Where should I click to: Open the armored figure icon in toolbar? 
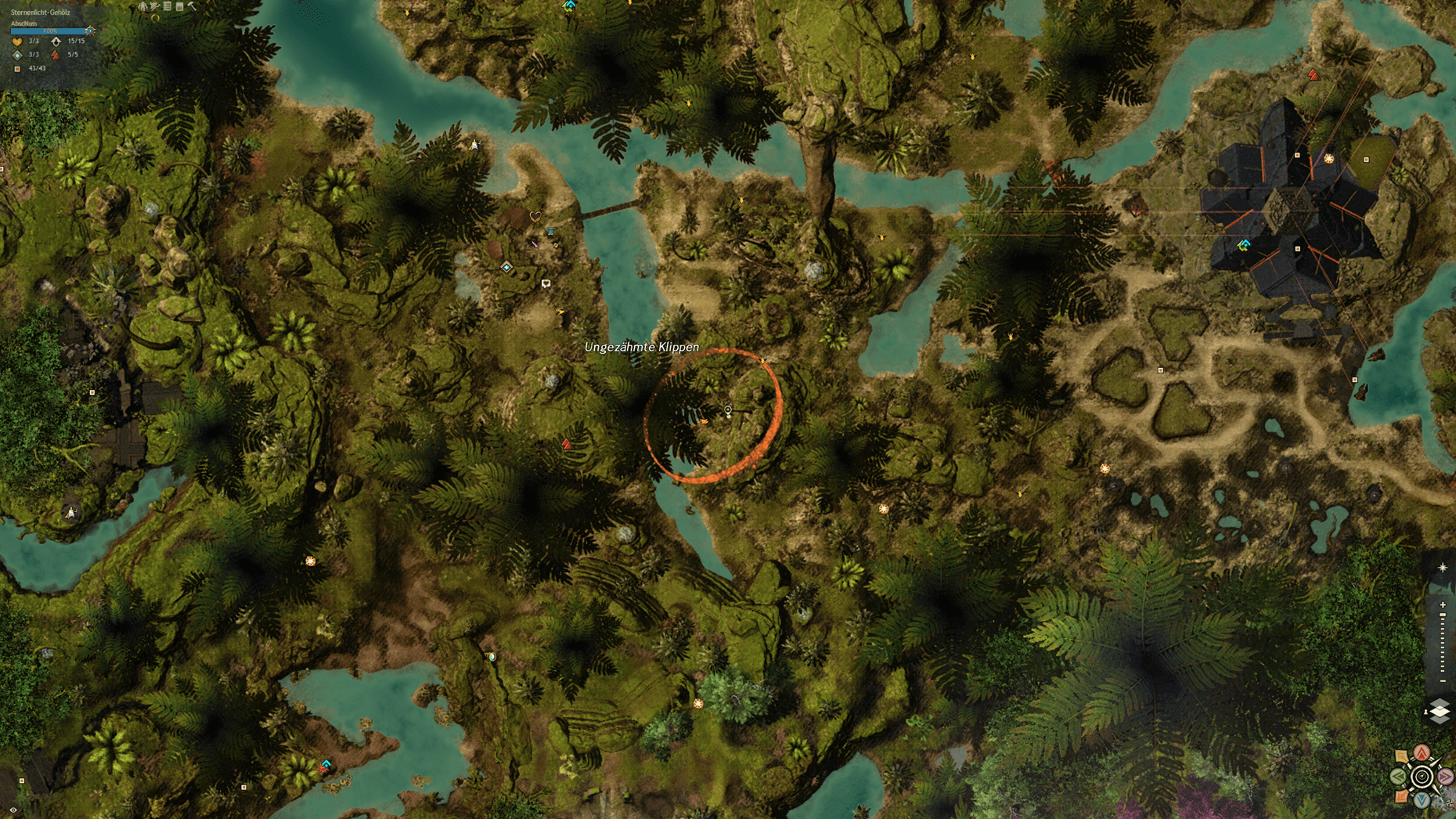point(142,6)
